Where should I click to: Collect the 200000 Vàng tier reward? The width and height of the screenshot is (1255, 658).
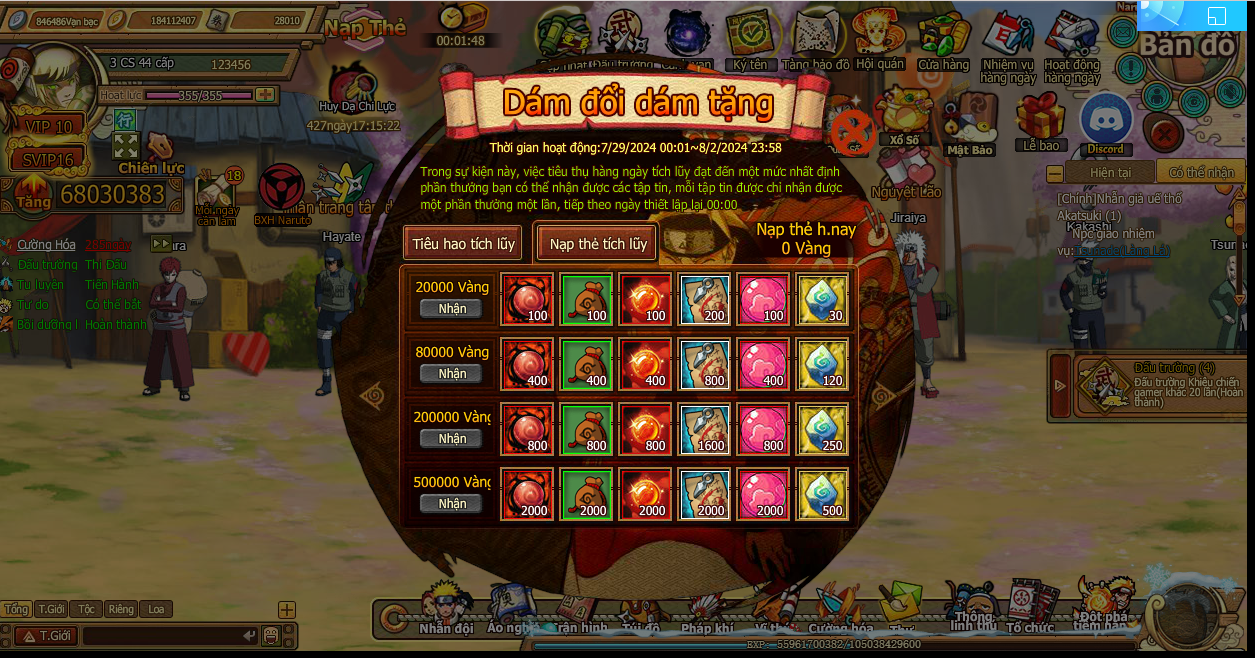point(451,438)
